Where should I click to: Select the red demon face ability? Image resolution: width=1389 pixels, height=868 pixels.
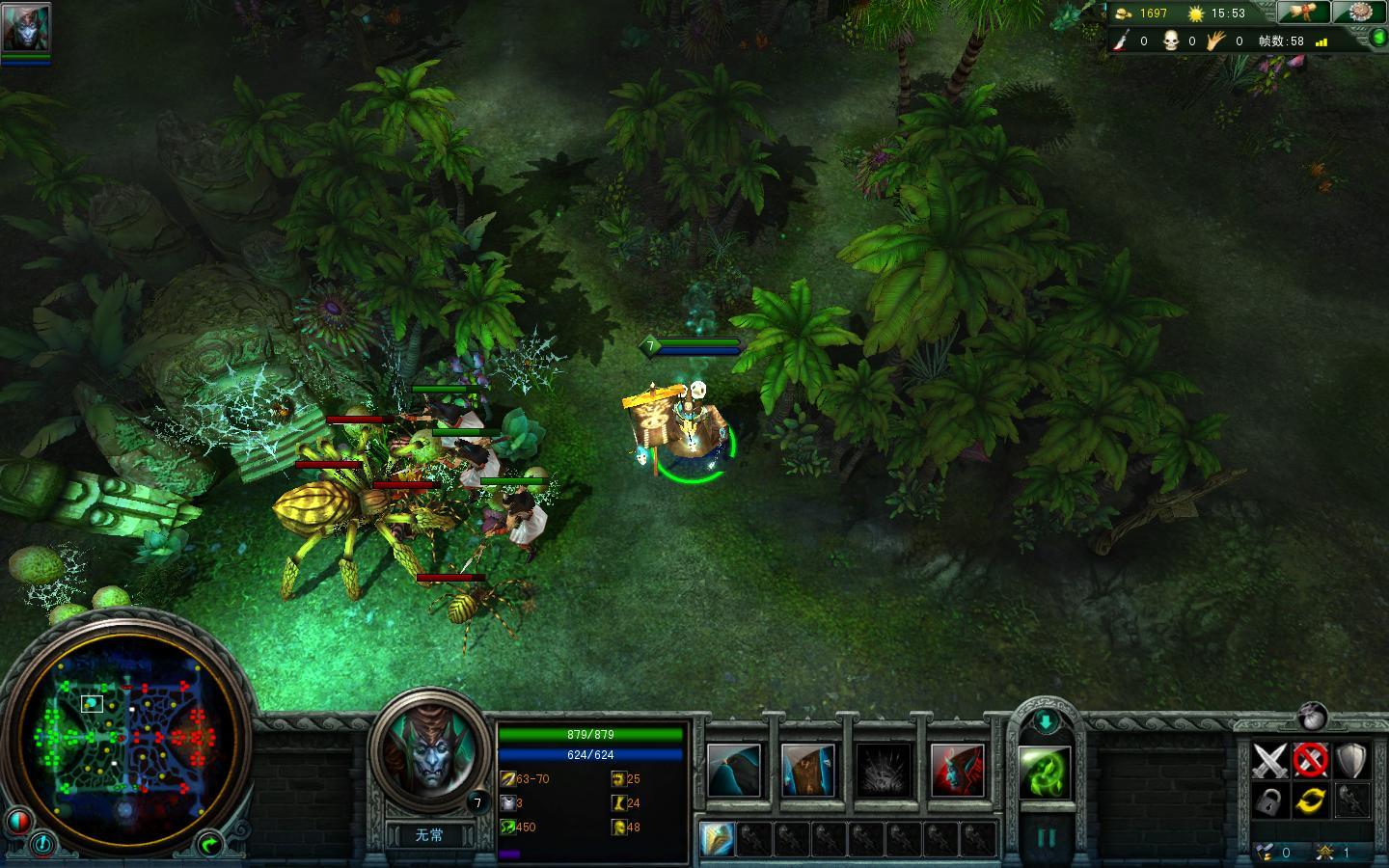pyautogui.click(x=959, y=770)
